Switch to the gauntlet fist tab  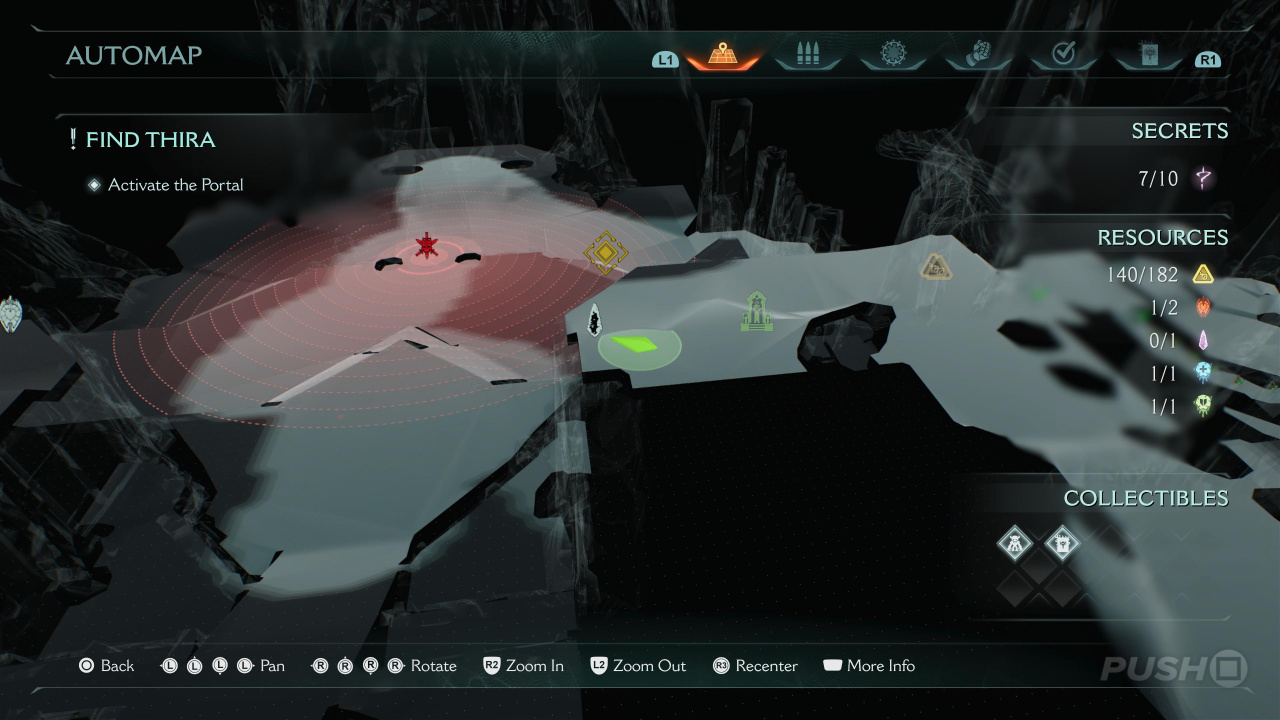[x=977, y=55]
